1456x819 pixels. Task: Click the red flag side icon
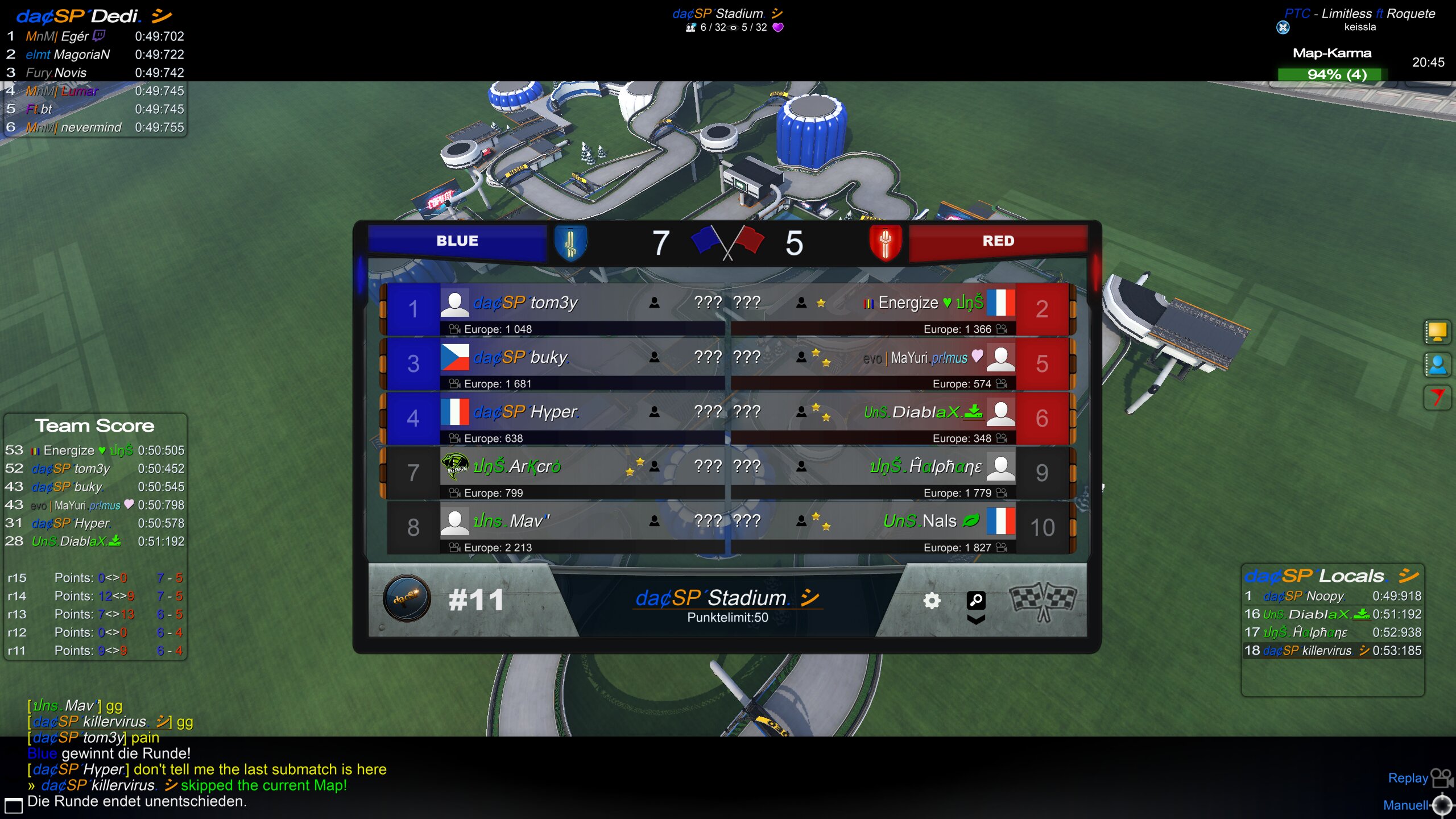pos(1437,398)
